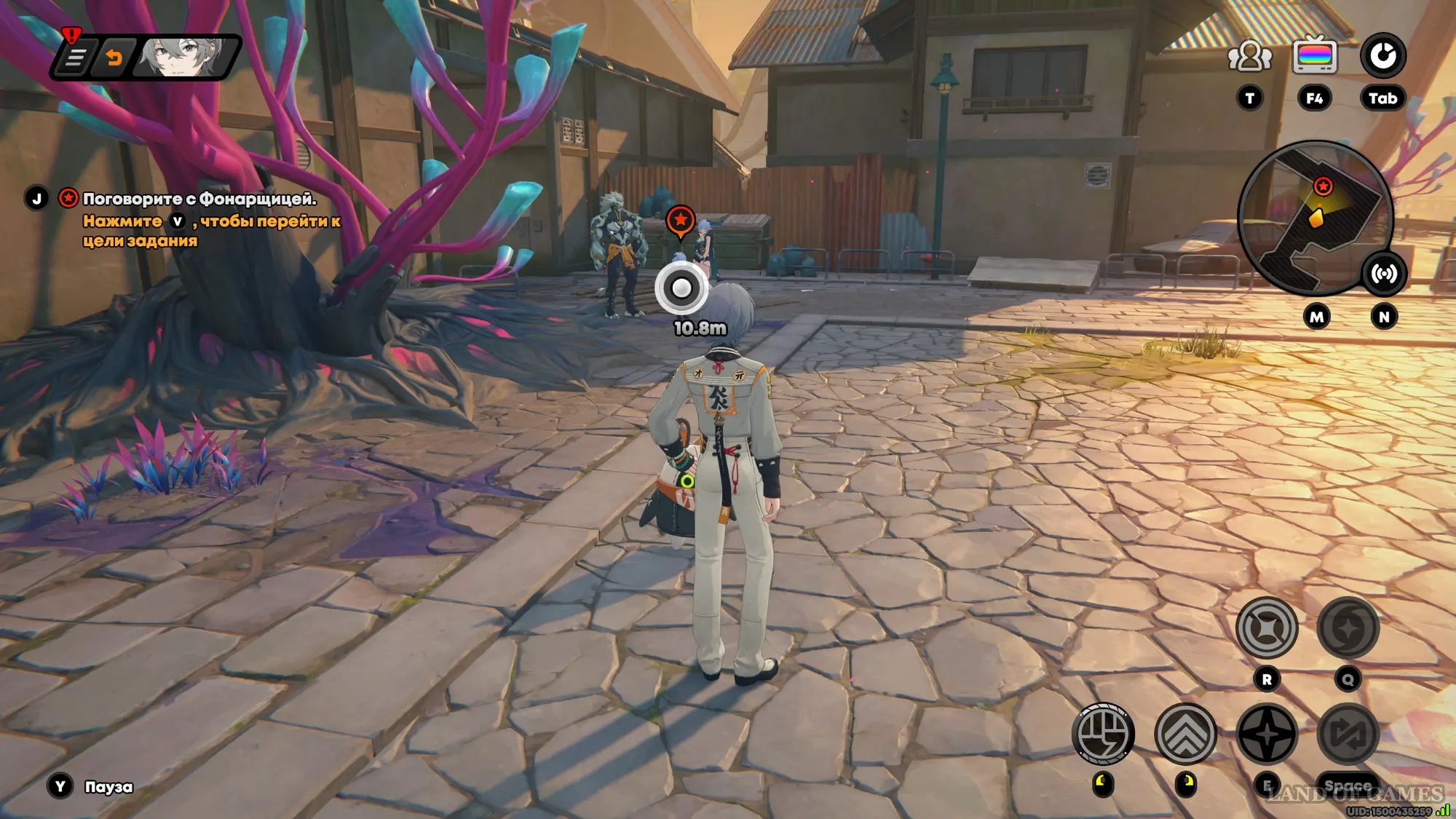Open the rainbow TV icon
This screenshot has width=1456, height=819.
tap(1314, 56)
